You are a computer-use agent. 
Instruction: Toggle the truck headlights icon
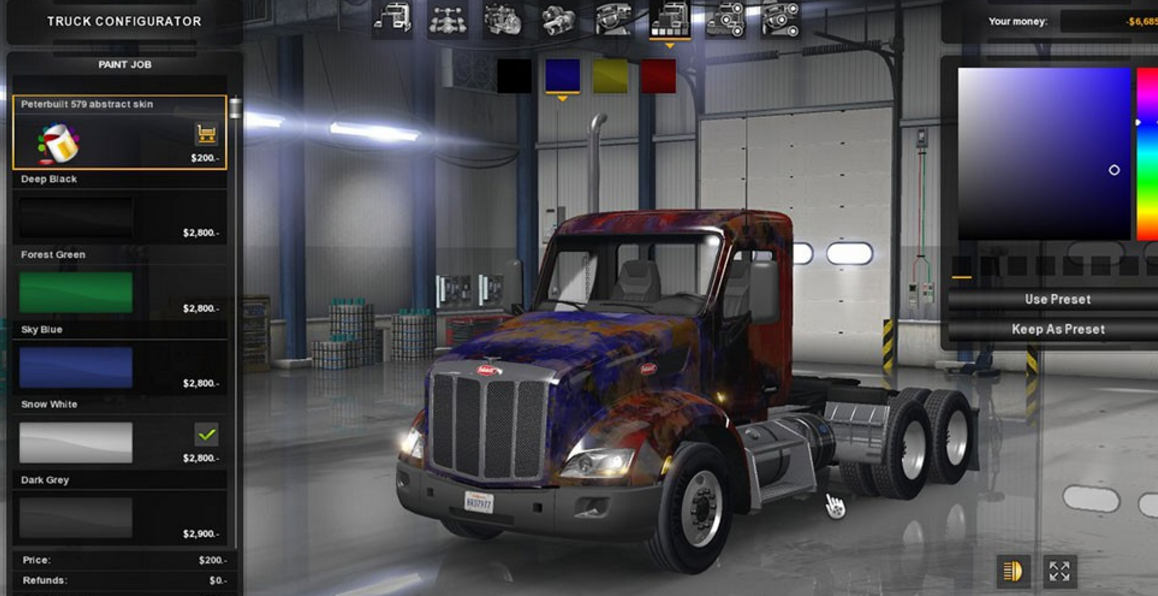pyautogui.click(x=1013, y=571)
